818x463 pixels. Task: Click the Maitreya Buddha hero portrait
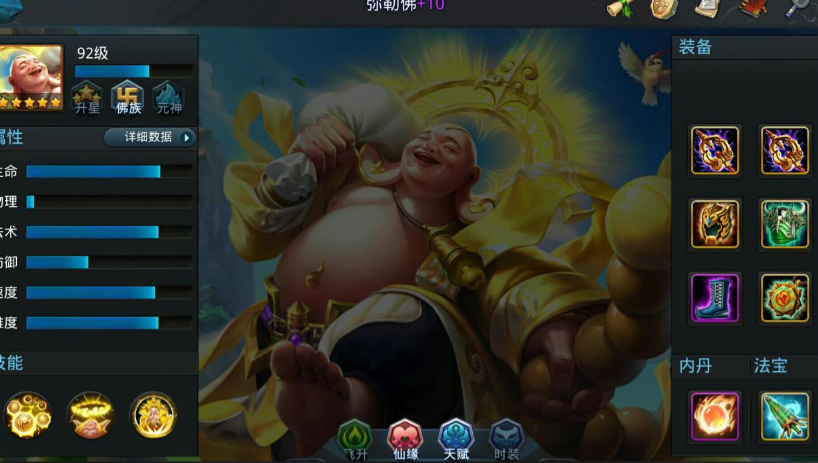tap(30, 76)
